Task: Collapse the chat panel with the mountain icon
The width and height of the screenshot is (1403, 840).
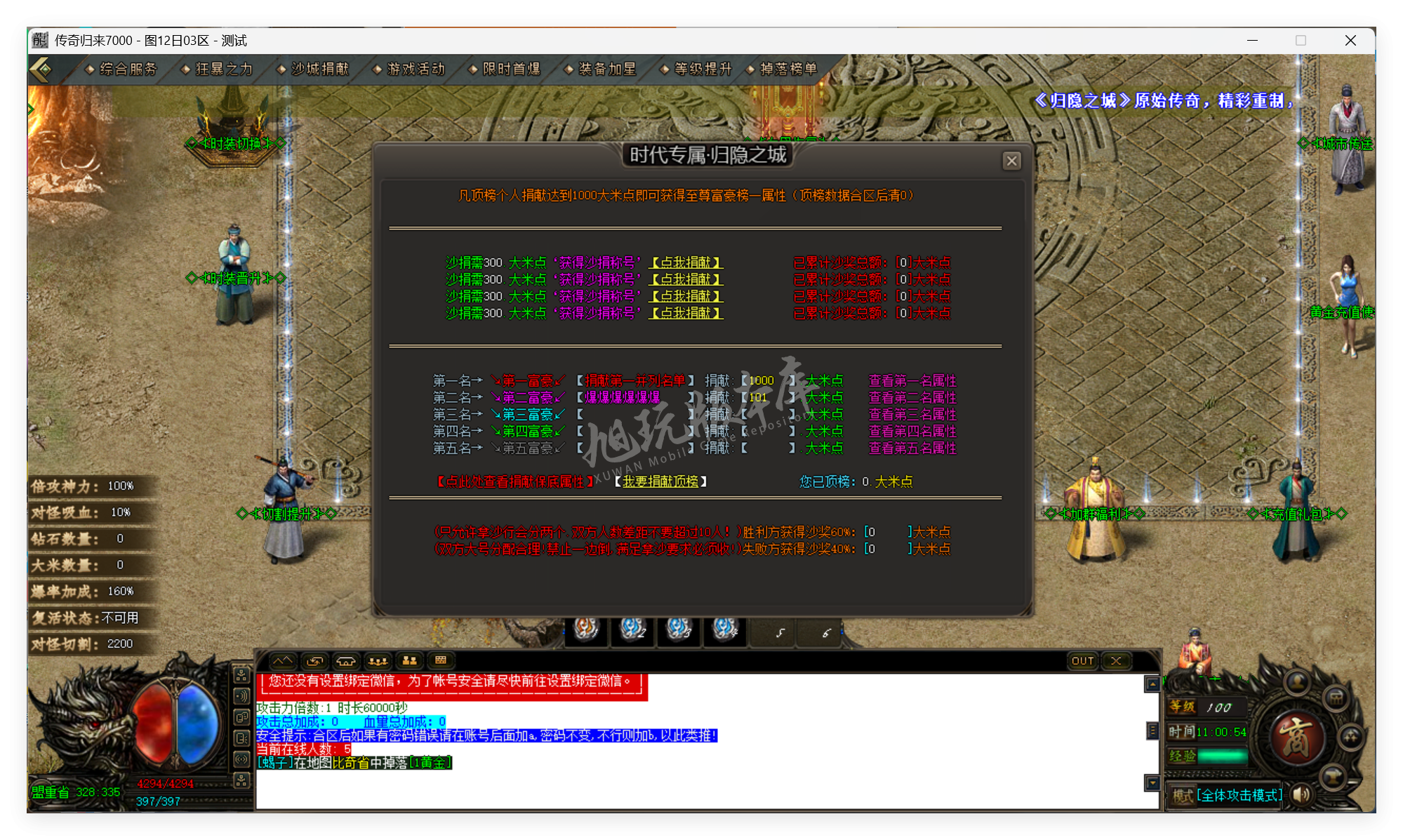Action: pos(284,661)
